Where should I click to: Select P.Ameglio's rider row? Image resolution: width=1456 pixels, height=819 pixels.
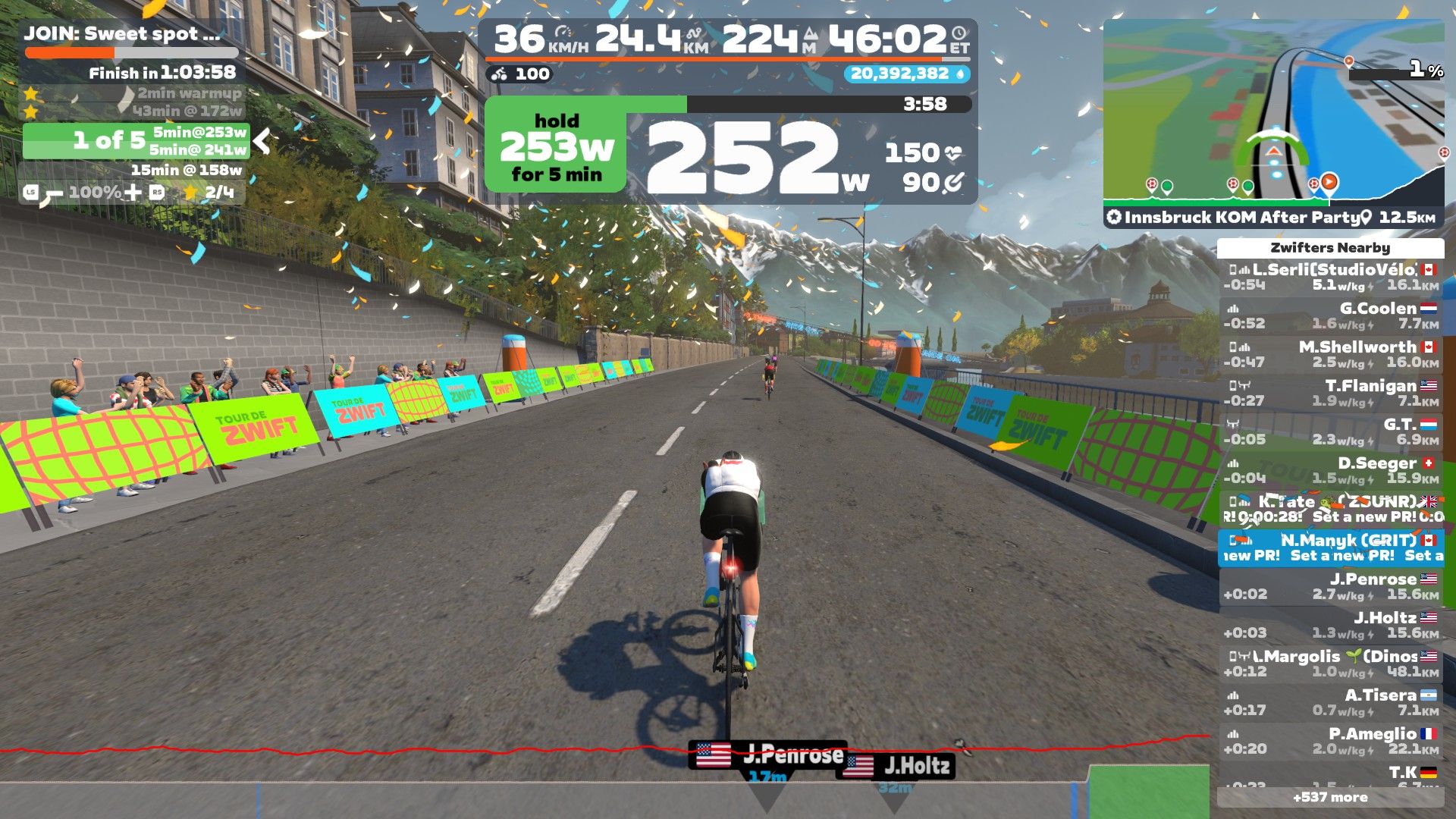tap(1331, 741)
